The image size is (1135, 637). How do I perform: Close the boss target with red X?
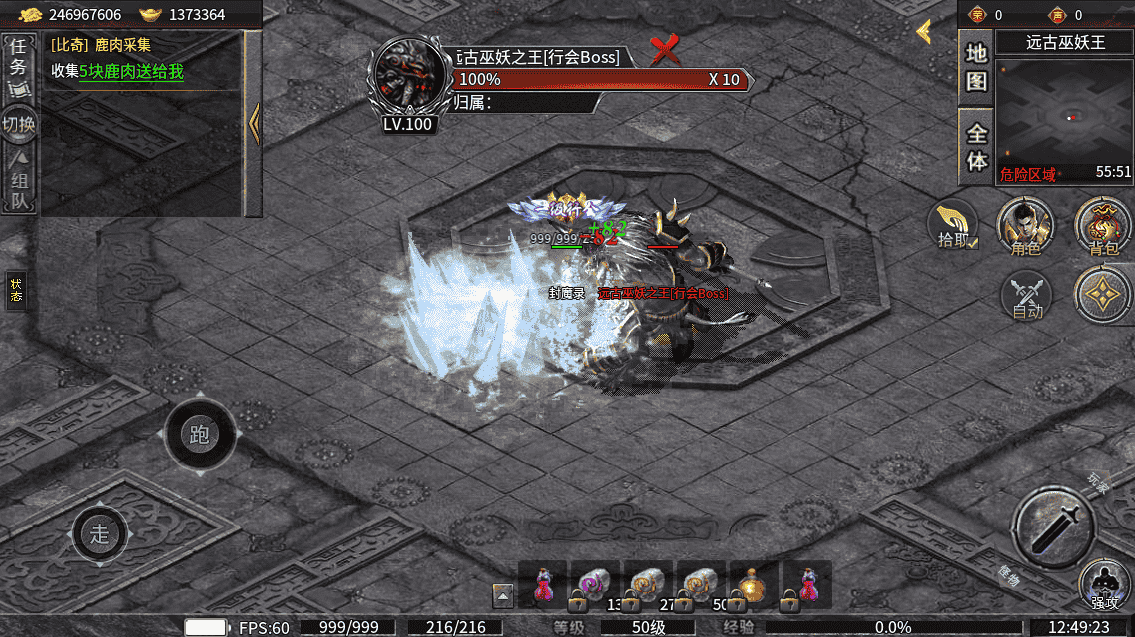(x=664, y=50)
